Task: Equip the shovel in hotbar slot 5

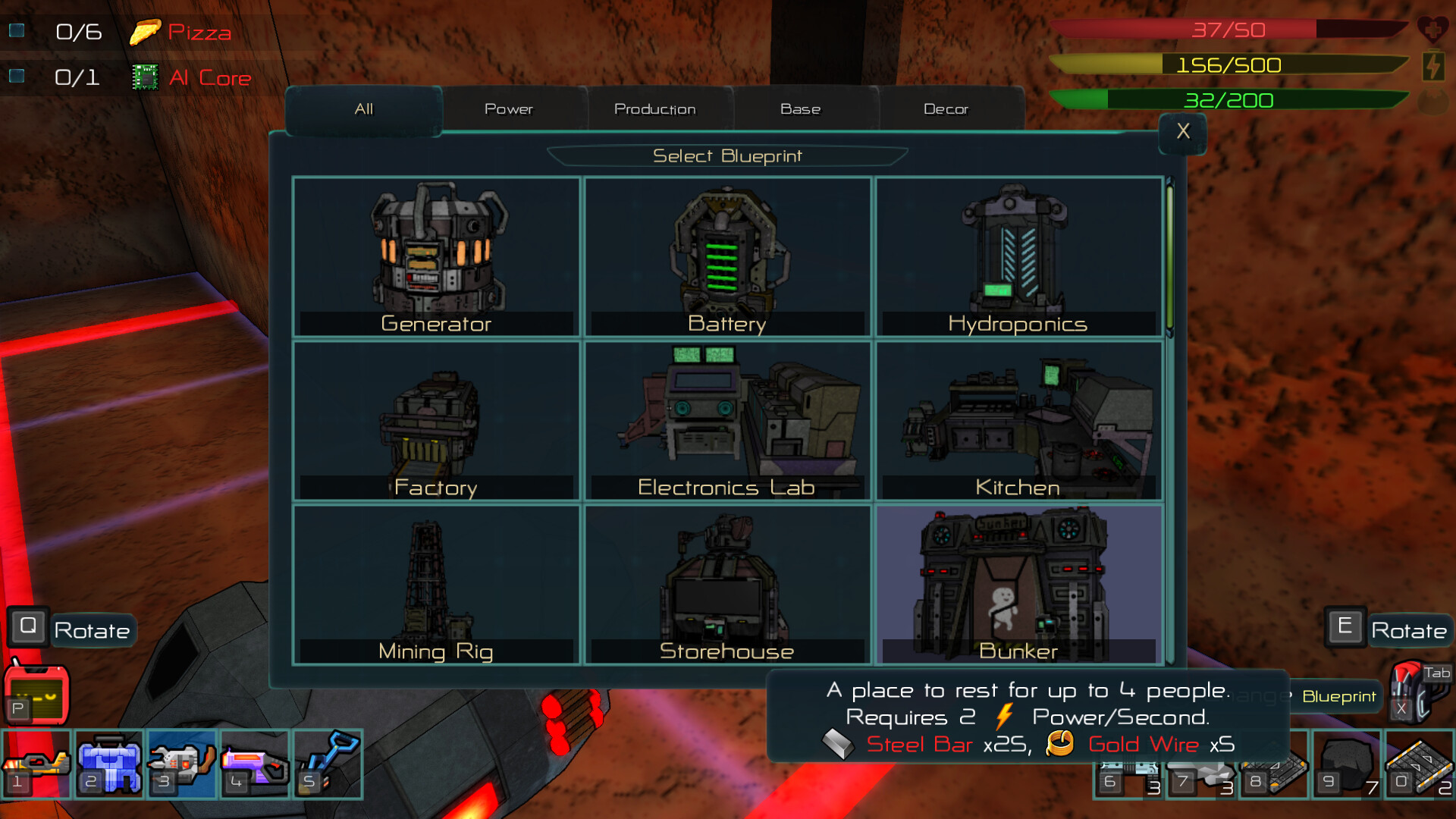Action: click(328, 764)
